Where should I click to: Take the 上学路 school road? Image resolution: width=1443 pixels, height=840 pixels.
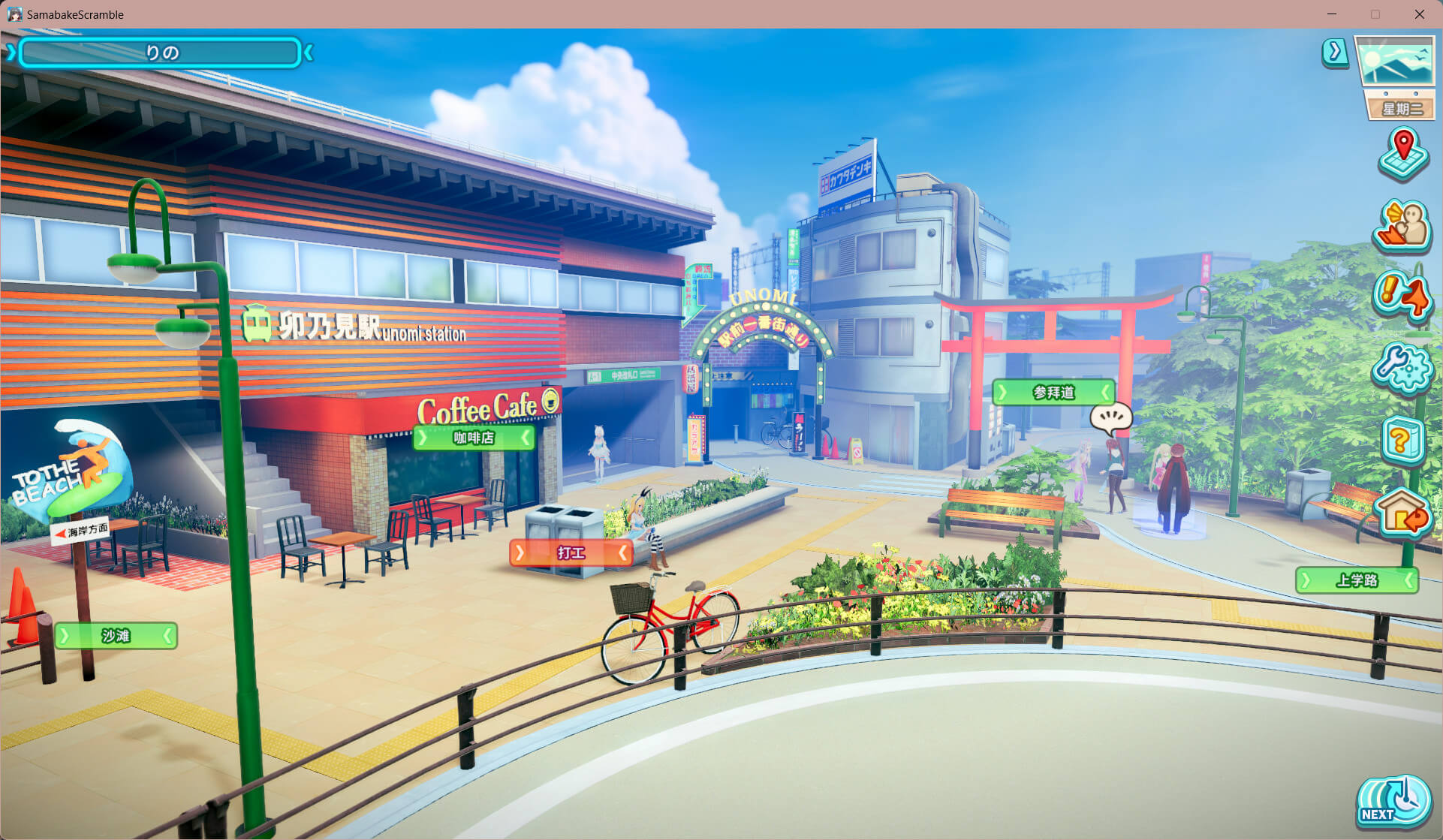(x=1357, y=580)
